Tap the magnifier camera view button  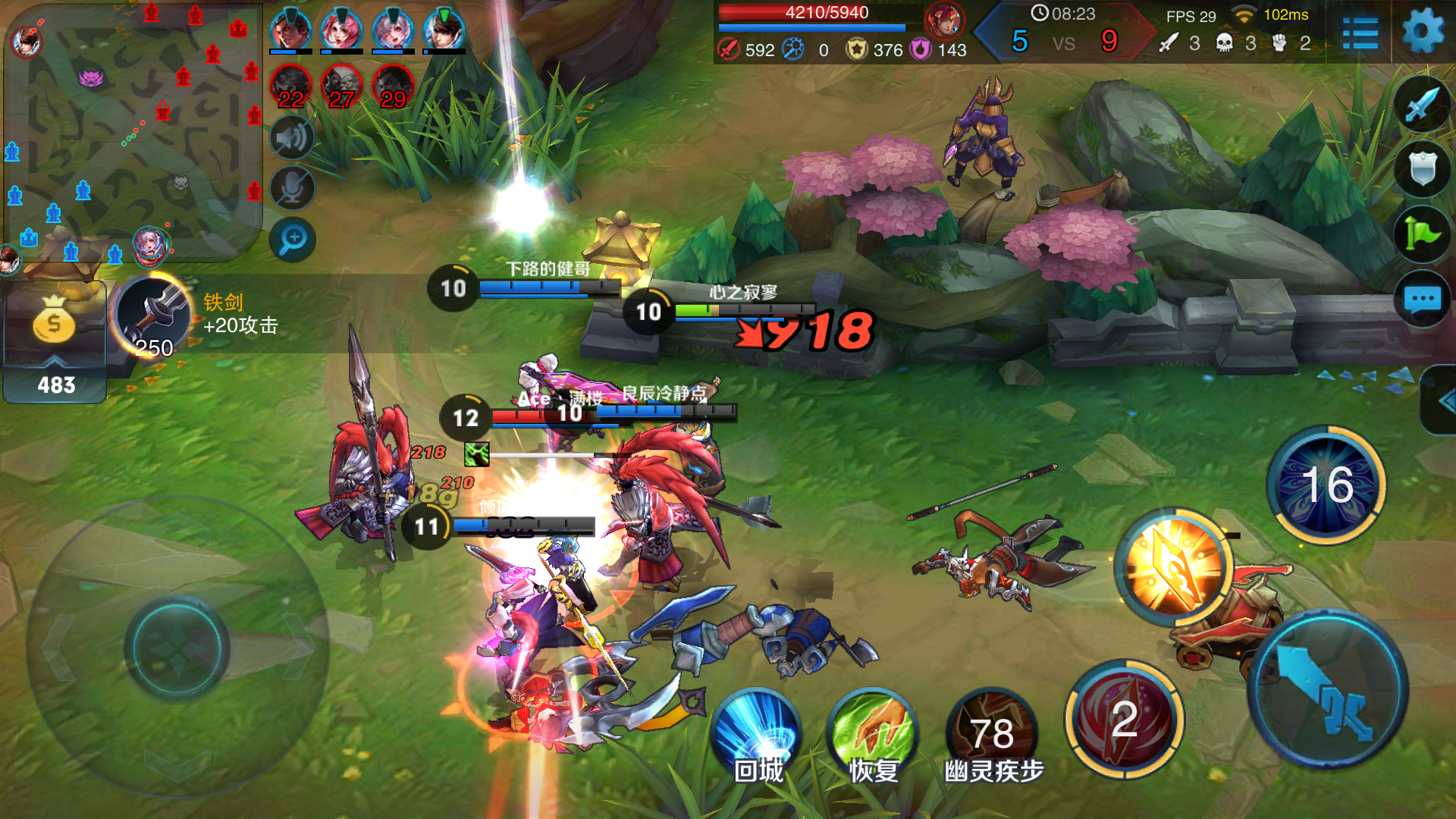click(292, 240)
